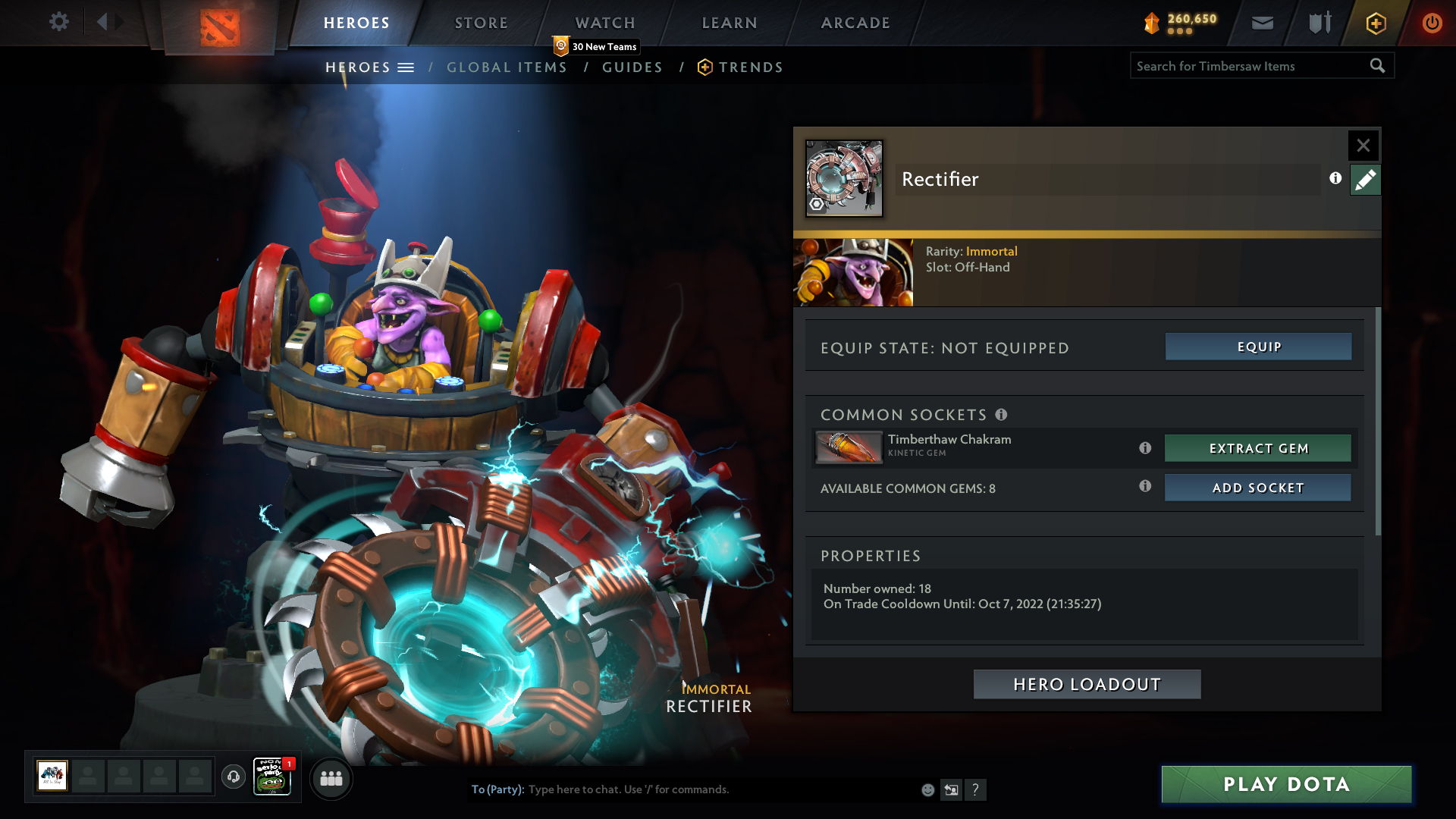Start matchmaking with Play Dota
Image resolution: width=1456 pixels, height=819 pixels.
tap(1286, 784)
